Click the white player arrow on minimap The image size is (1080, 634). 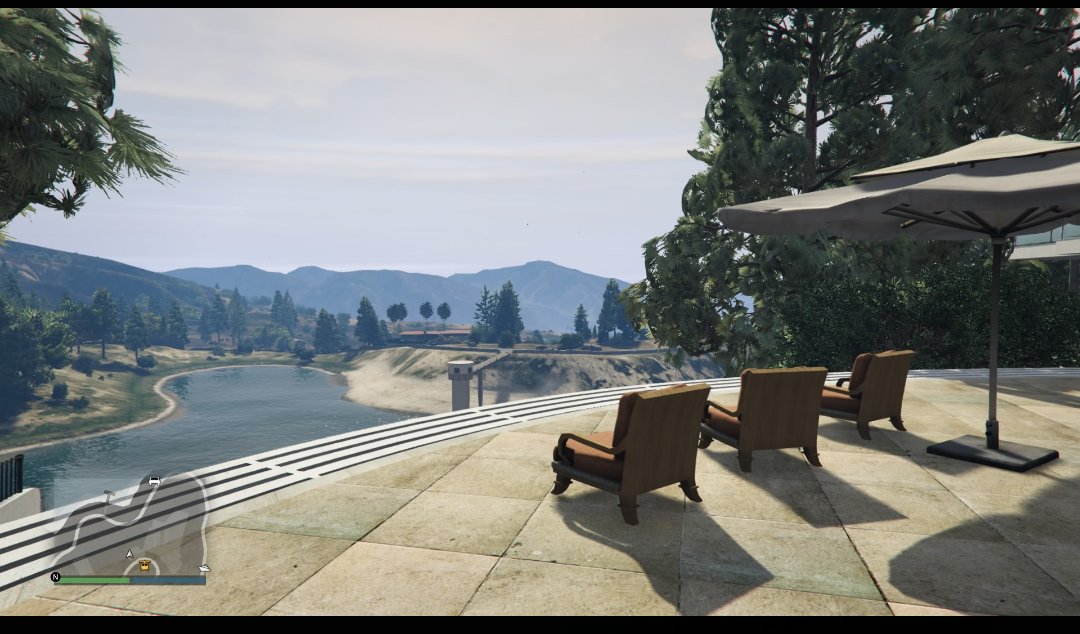click(129, 554)
